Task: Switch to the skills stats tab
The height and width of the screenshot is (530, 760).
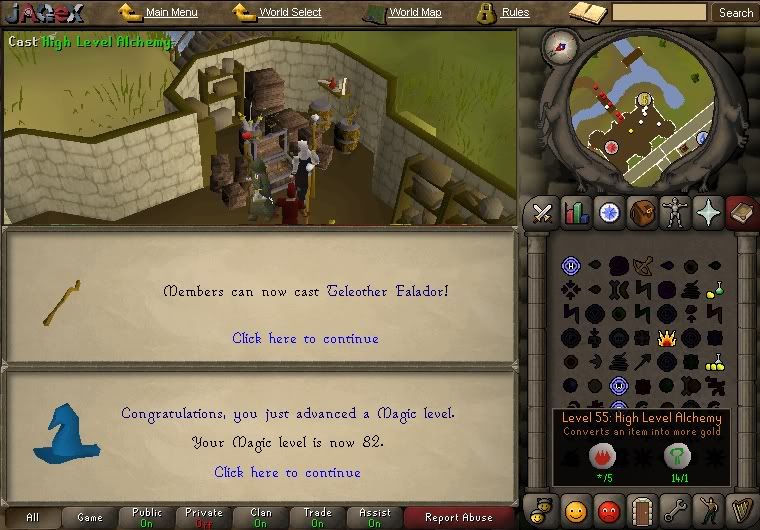Action: pos(576,212)
